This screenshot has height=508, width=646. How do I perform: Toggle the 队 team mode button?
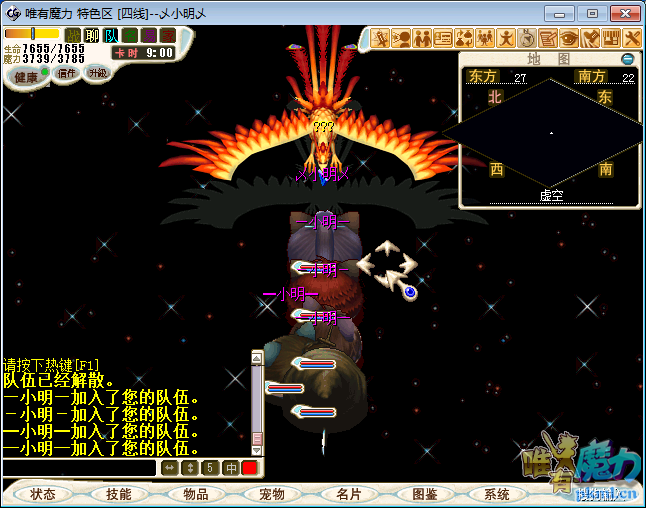pyautogui.click(x=111, y=35)
